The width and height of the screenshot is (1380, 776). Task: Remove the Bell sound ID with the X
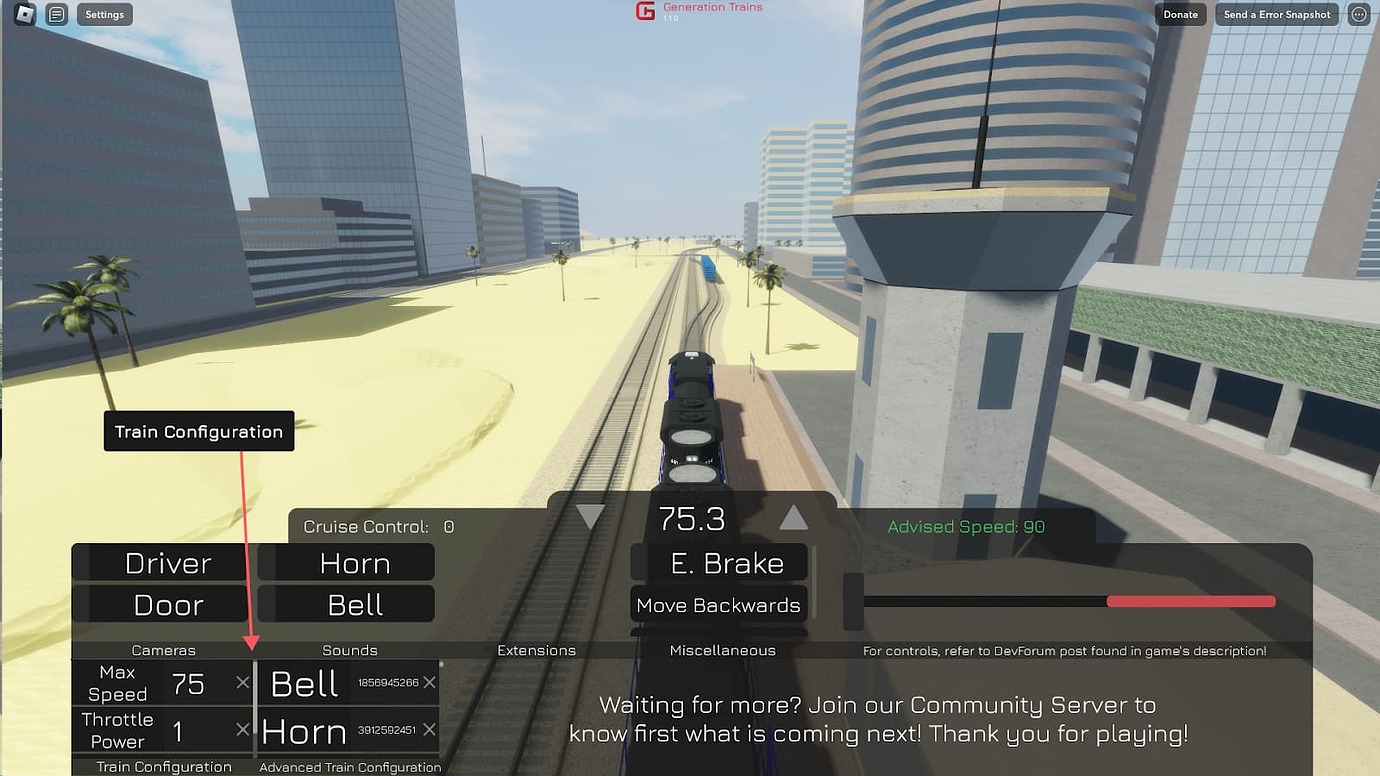[431, 683]
